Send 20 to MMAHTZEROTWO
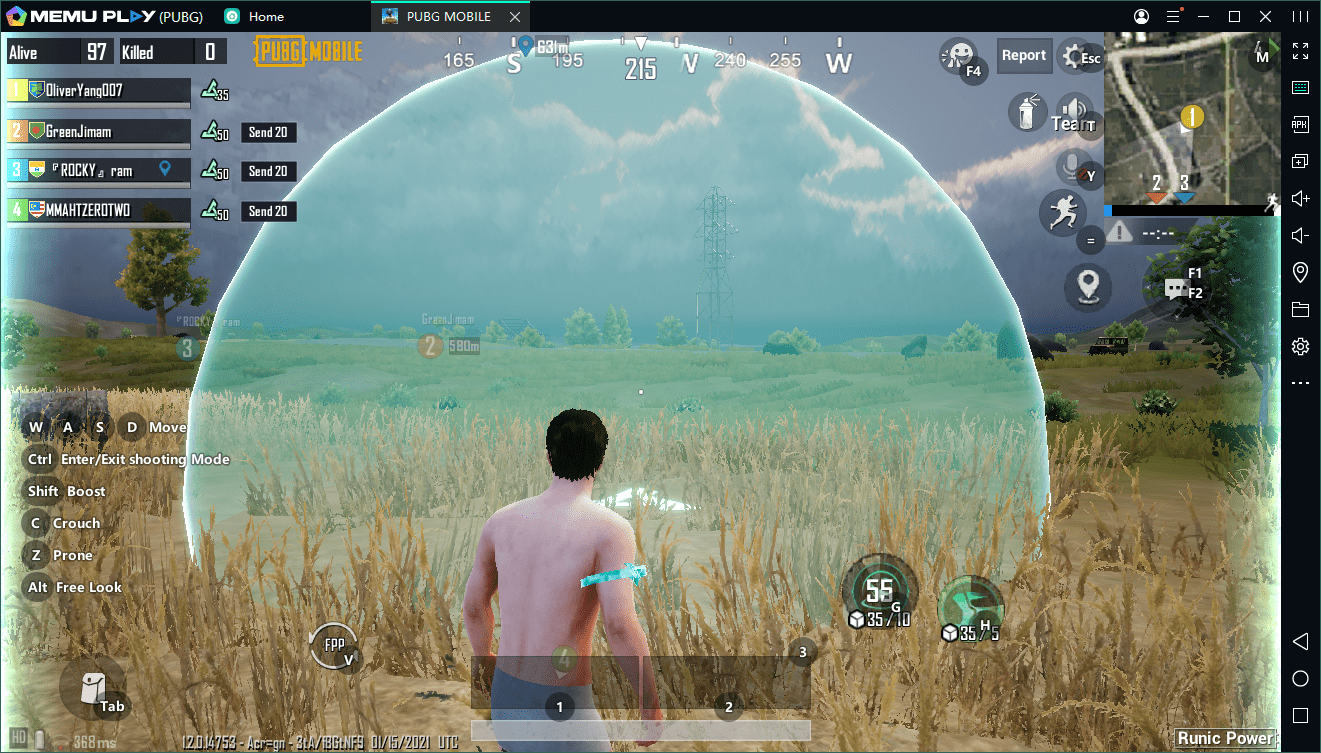Screen dimensions: 1321x753 (x=268, y=211)
